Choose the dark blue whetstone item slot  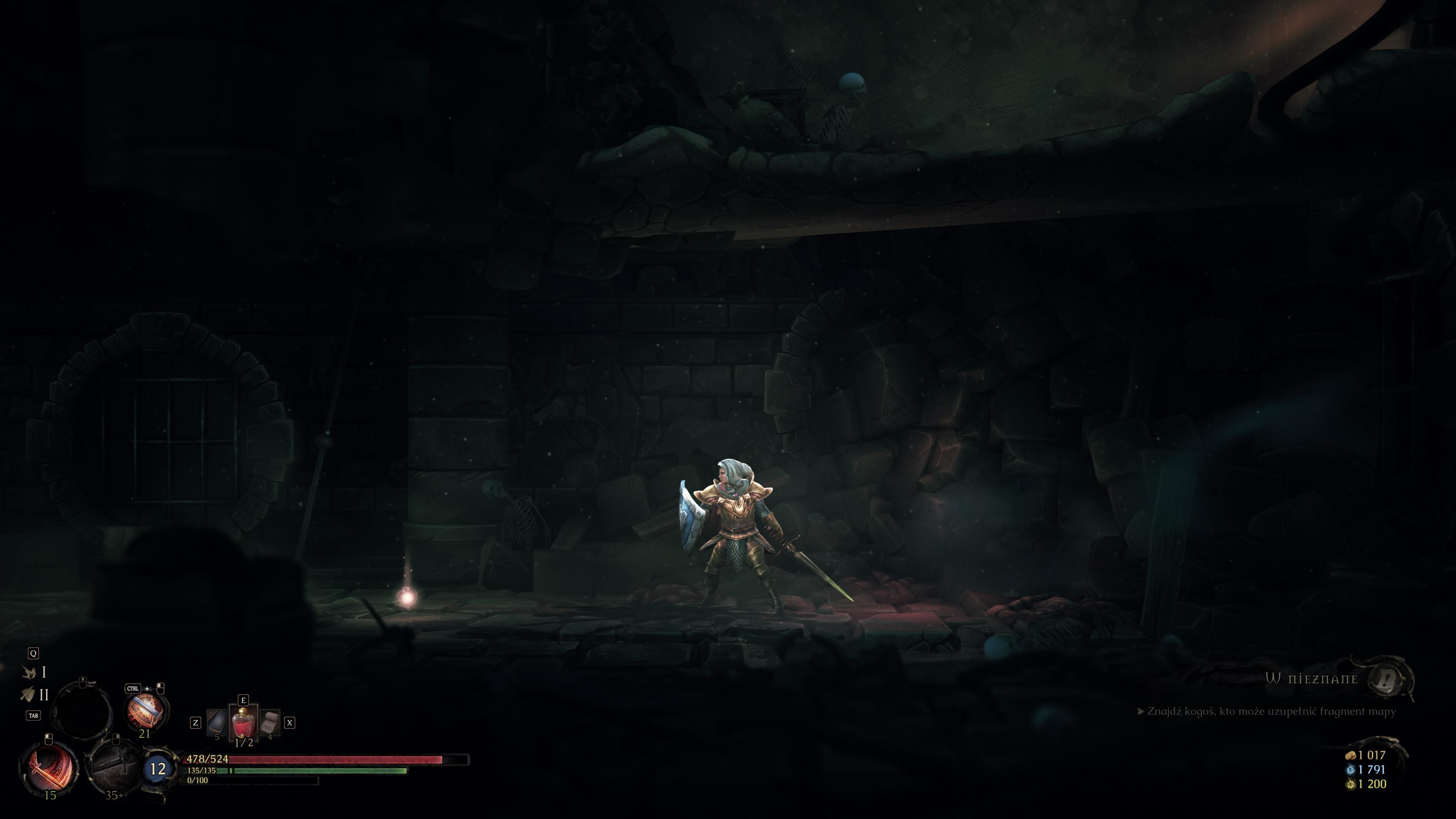[x=217, y=723]
